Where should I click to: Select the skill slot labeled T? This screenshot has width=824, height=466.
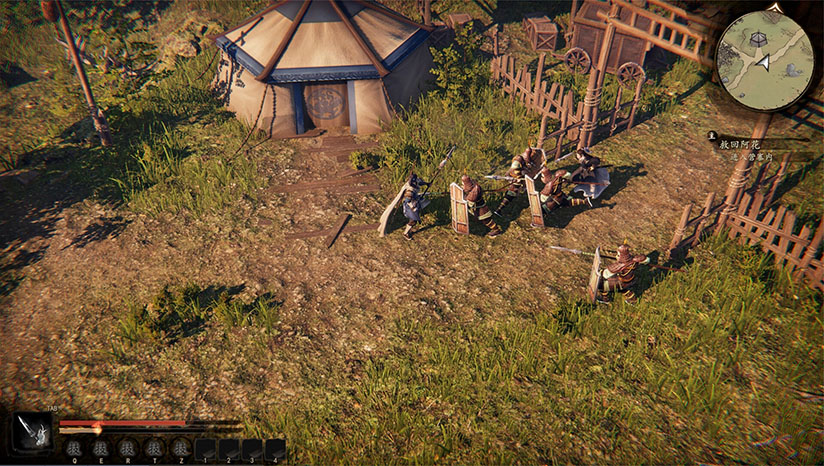tap(153, 448)
